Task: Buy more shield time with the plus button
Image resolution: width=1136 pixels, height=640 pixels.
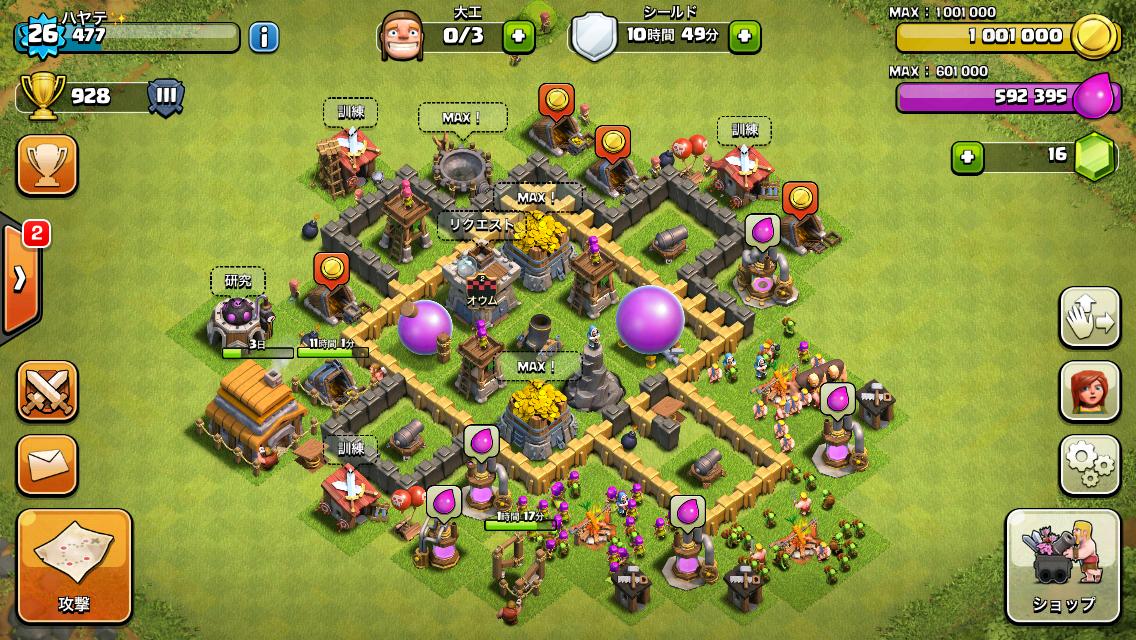Action: (x=744, y=37)
